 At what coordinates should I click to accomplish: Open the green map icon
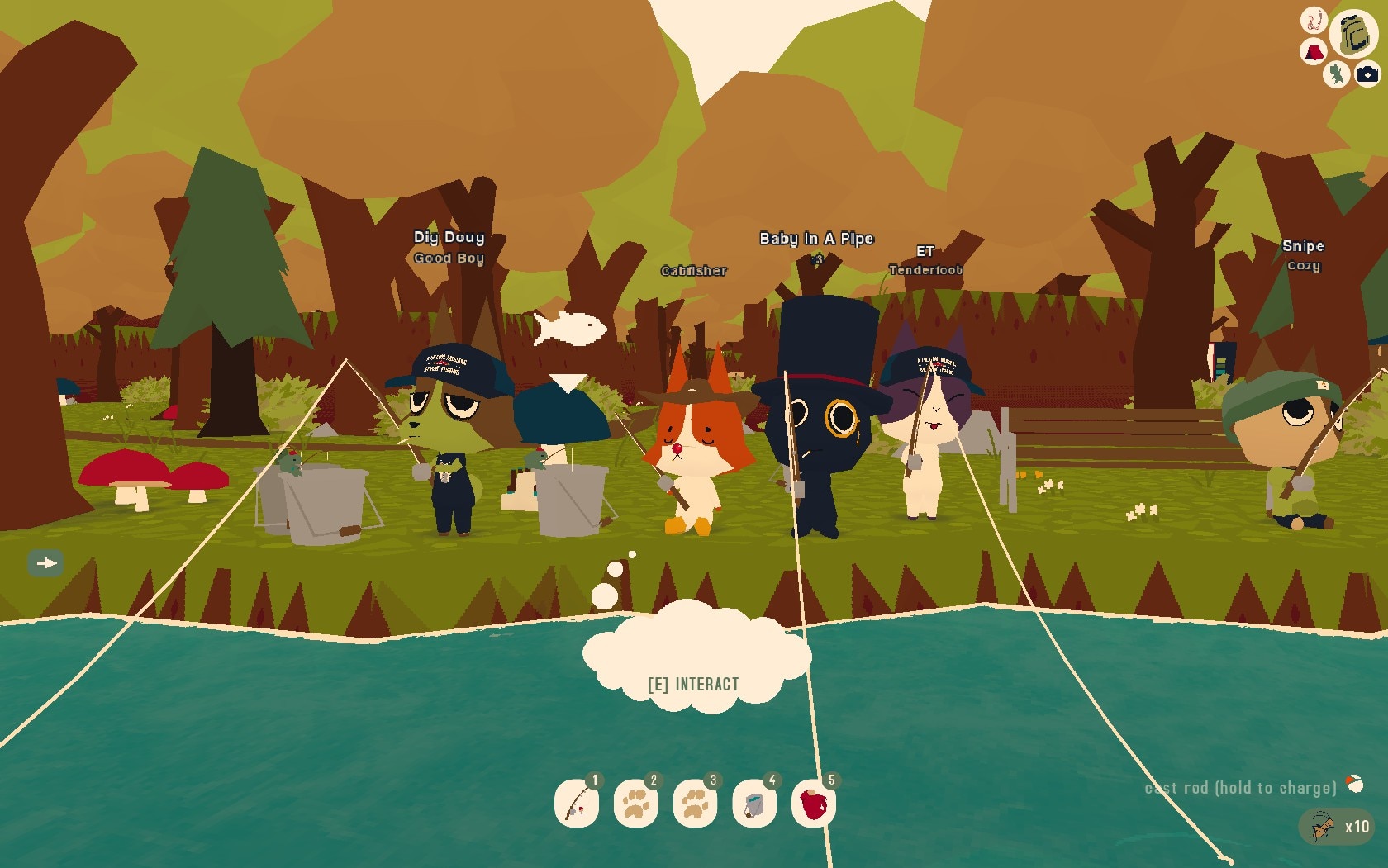(x=1335, y=74)
